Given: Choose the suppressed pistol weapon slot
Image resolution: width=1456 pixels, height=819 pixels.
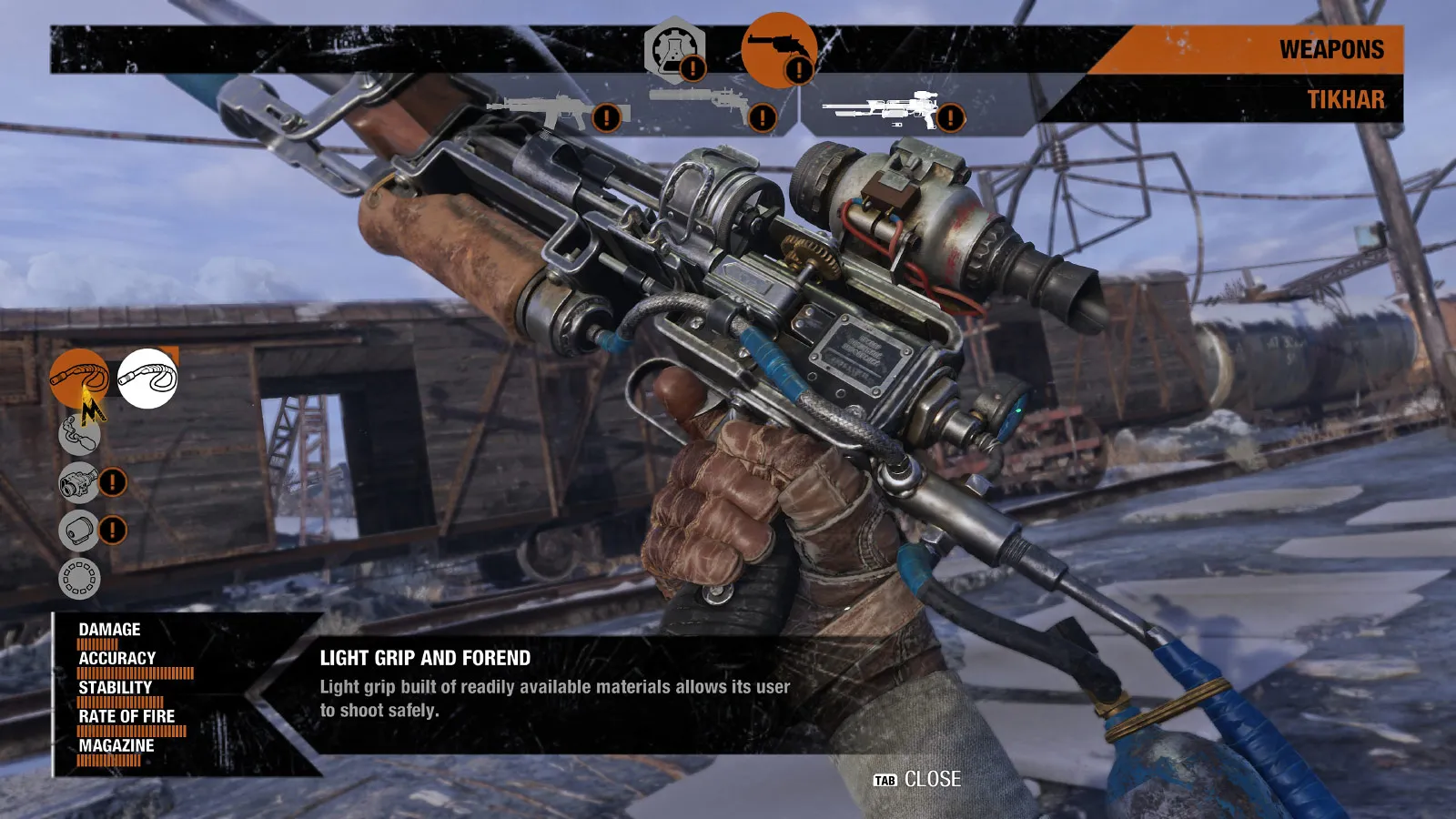Looking at the screenshot, I should click(x=705, y=105).
